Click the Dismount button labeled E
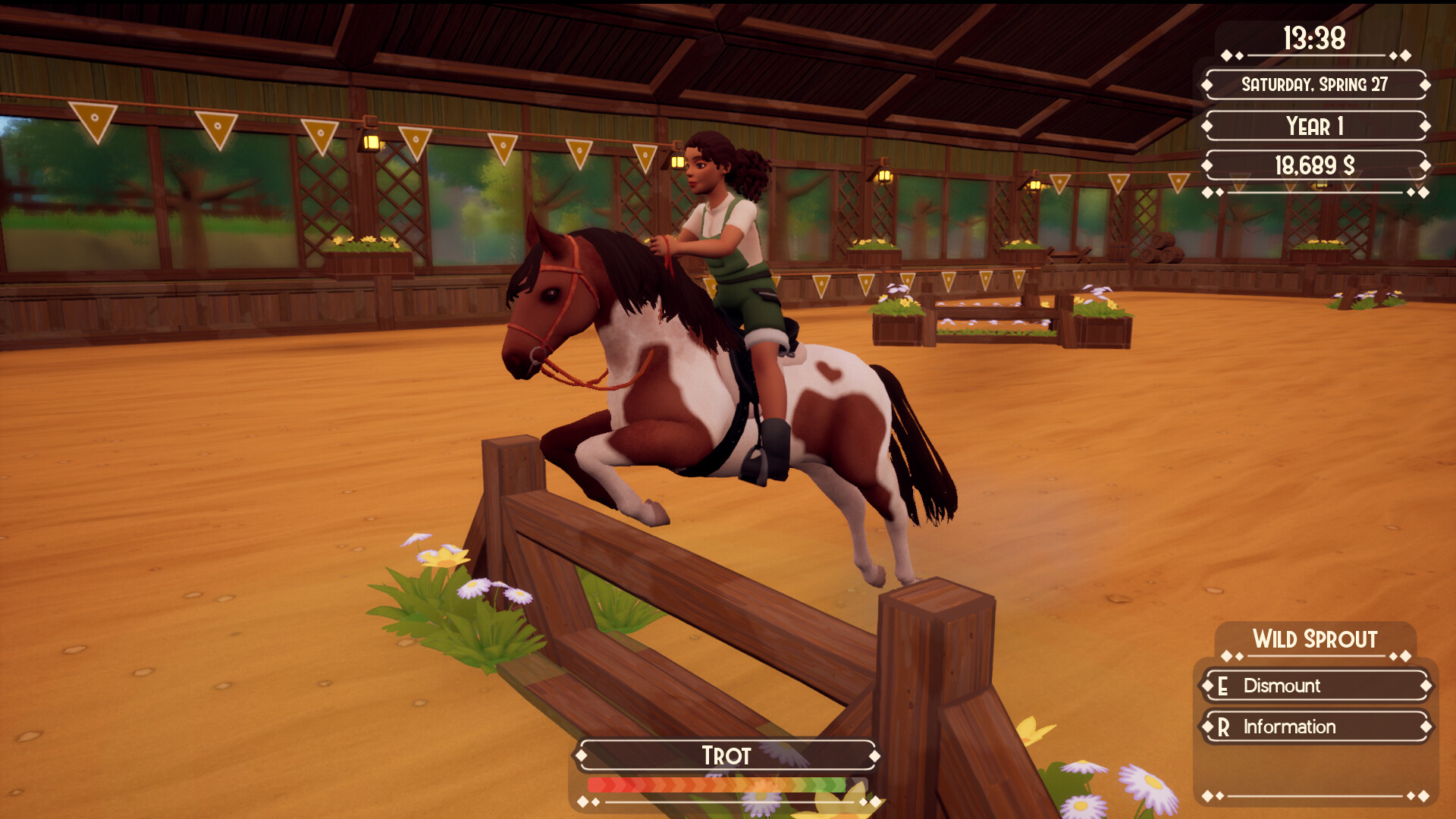1456x819 pixels. 1316,686
